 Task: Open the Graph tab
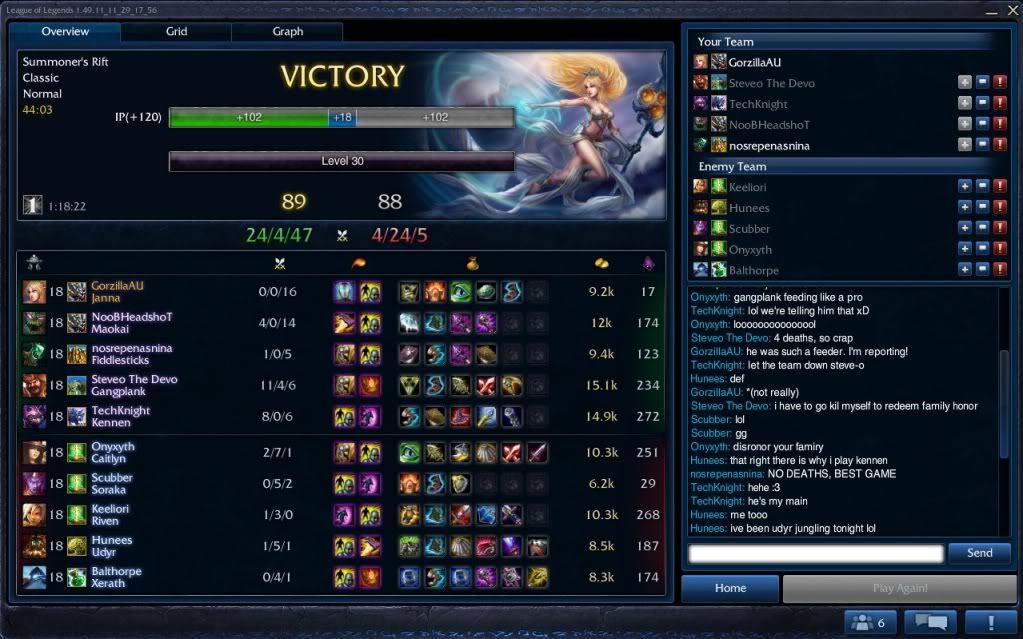coord(287,32)
